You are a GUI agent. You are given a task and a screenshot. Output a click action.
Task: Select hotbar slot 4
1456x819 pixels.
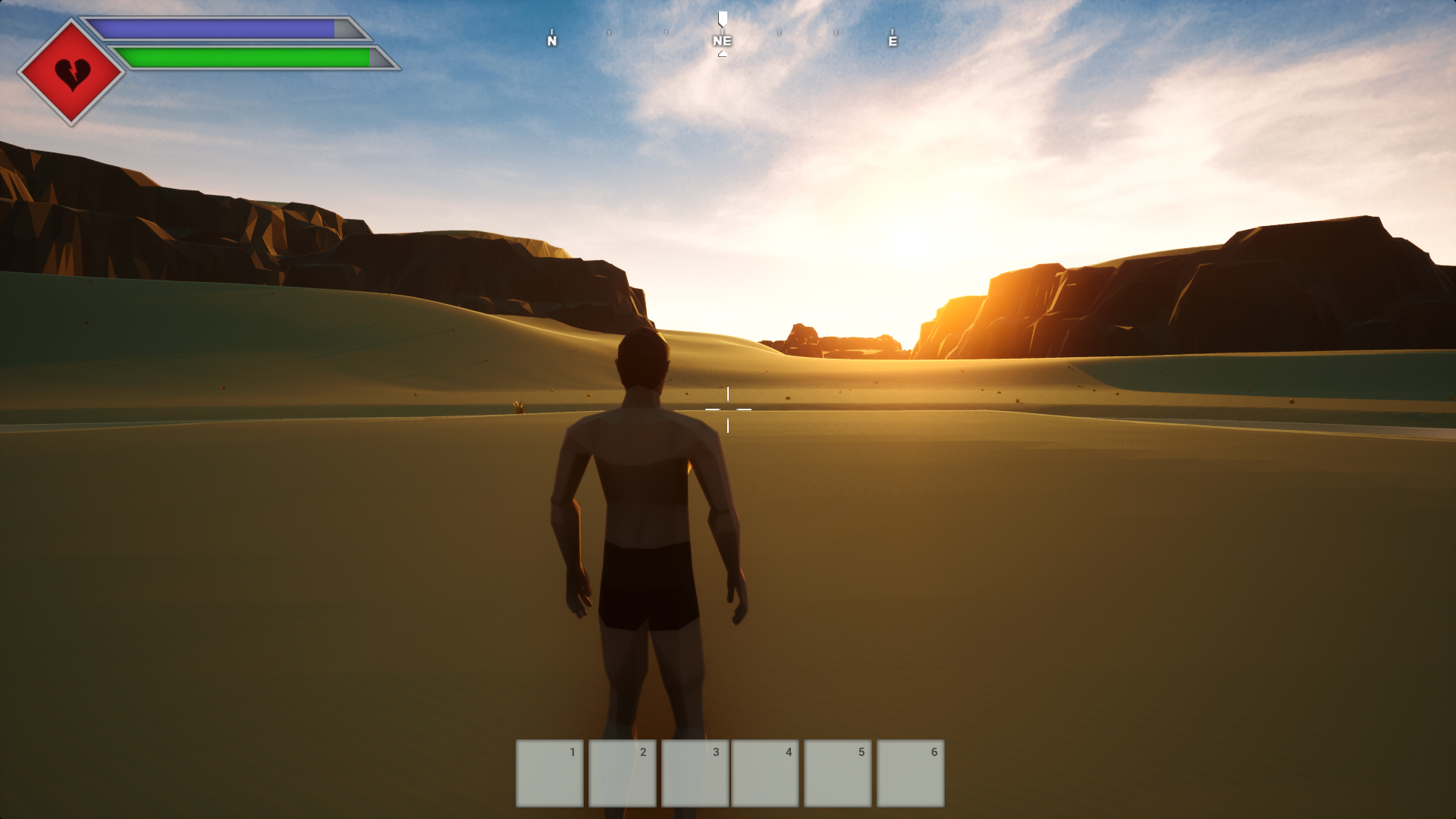[767, 772]
